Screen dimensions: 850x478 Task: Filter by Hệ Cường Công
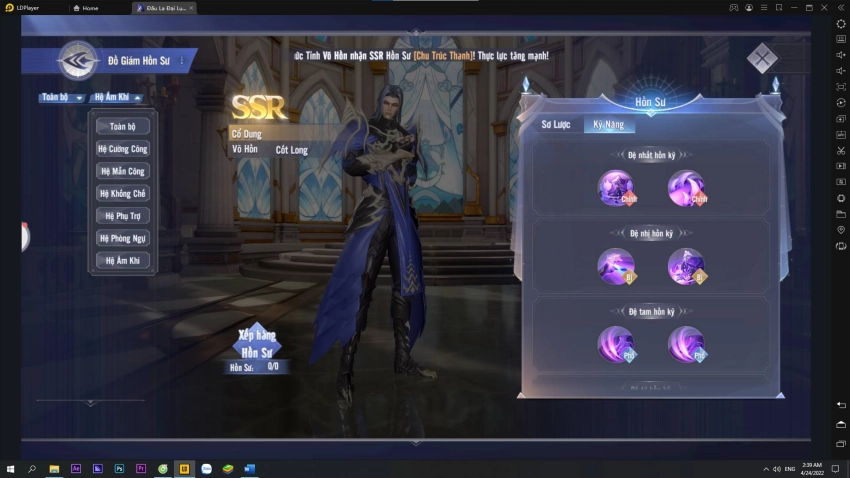pyautogui.click(x=123, y=149)
